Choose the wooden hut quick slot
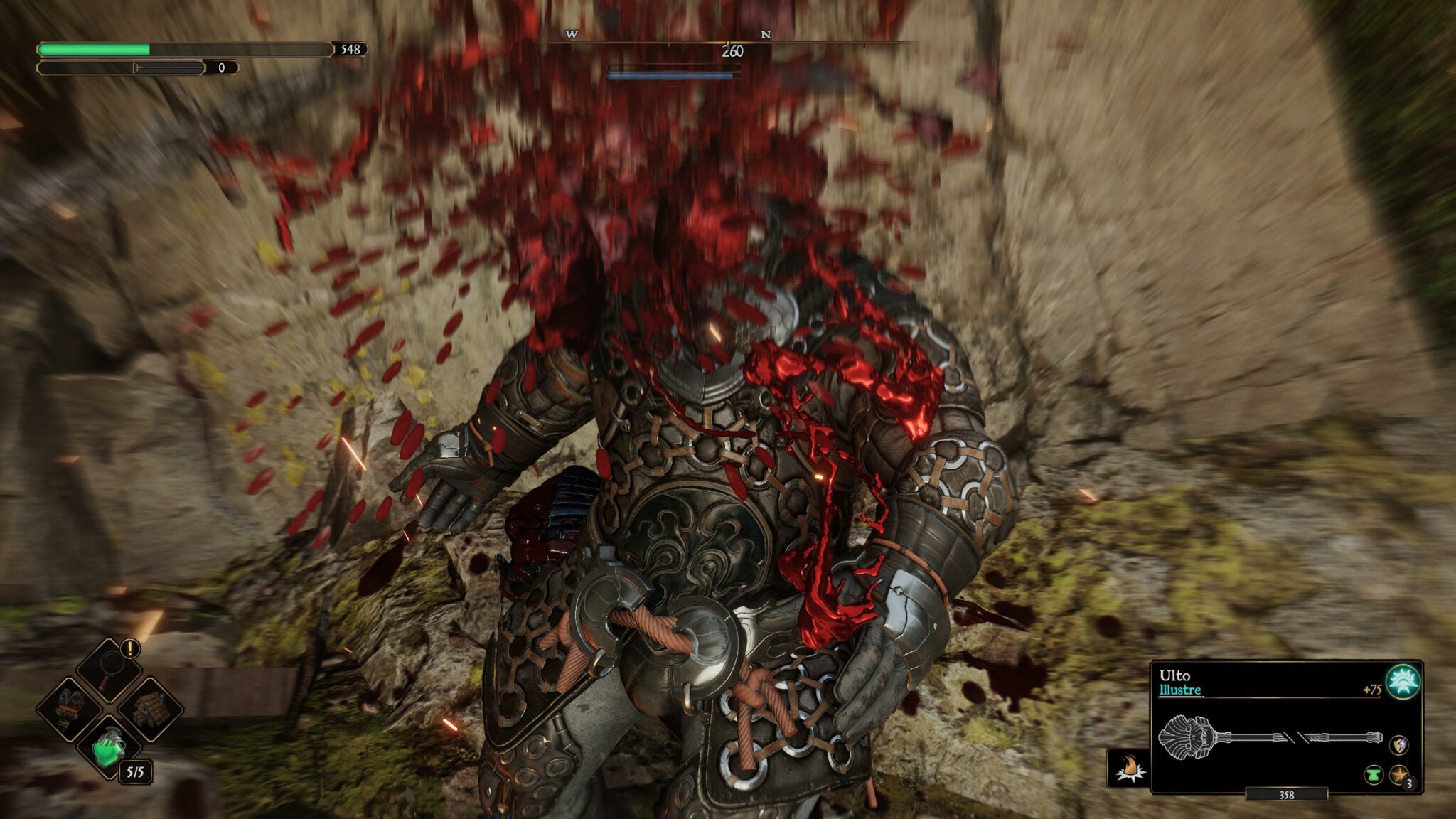 pyautogui.click(x=150, y=708)
